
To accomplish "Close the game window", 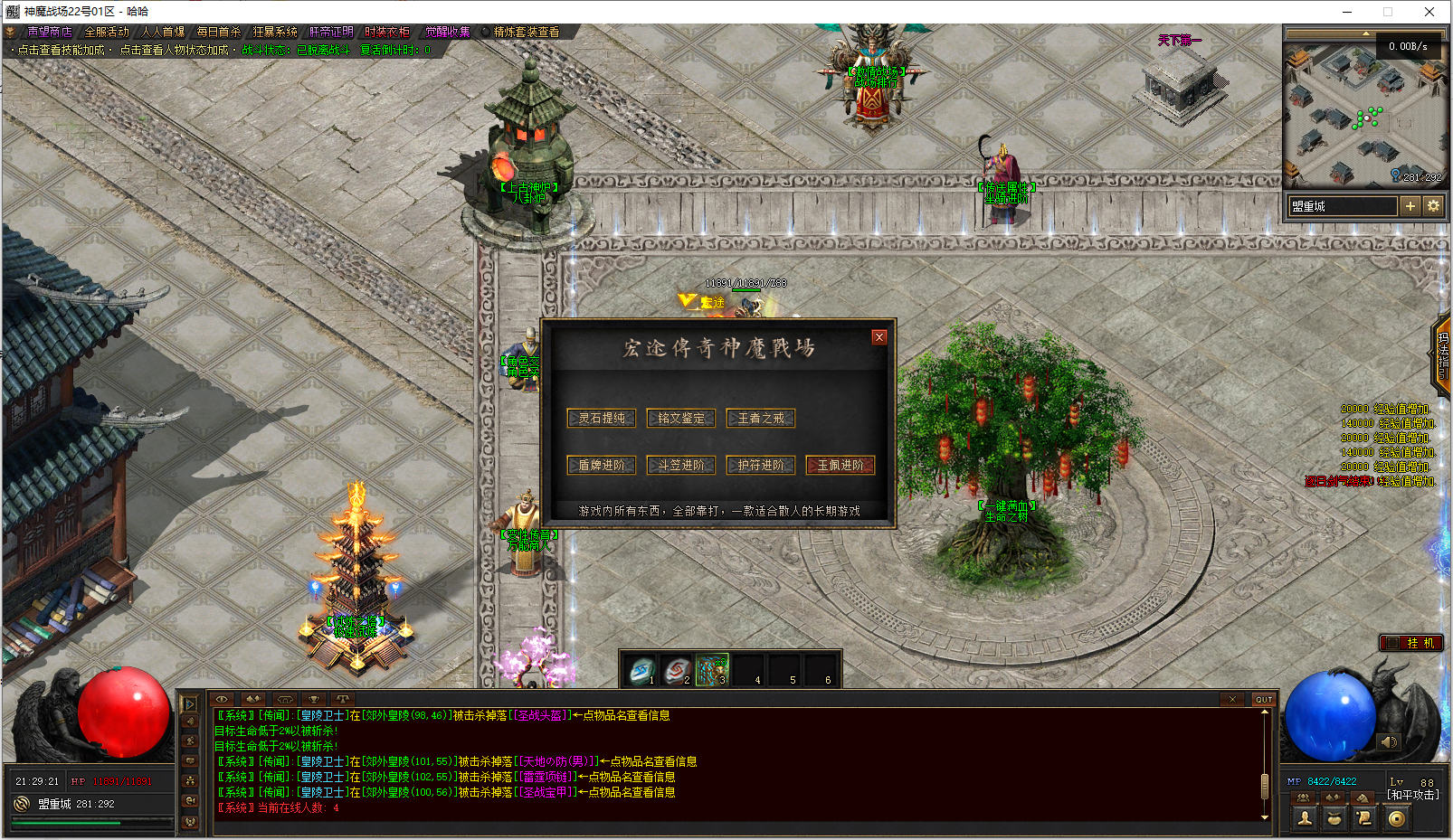I will pos(1429,12).
